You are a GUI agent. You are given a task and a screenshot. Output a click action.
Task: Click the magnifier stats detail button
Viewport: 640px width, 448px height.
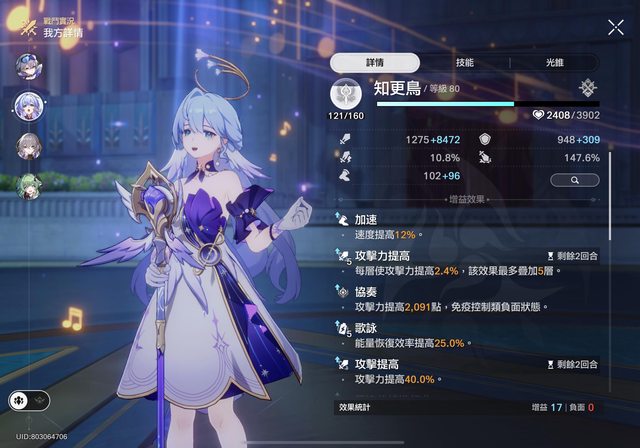pyautogui.click(x=574, y=179)
